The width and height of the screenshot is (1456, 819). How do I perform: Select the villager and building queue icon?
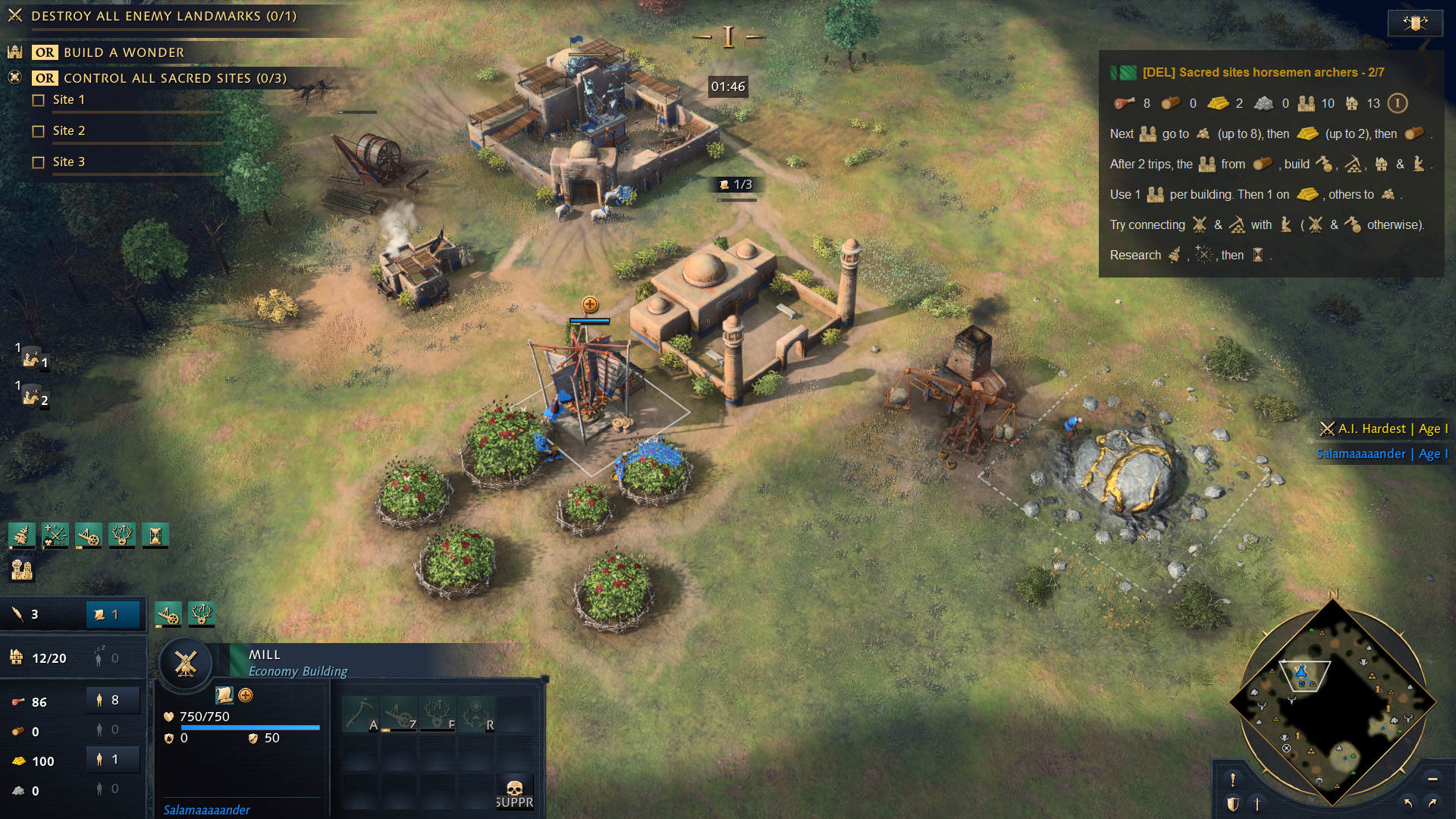(x=22, y=569)
